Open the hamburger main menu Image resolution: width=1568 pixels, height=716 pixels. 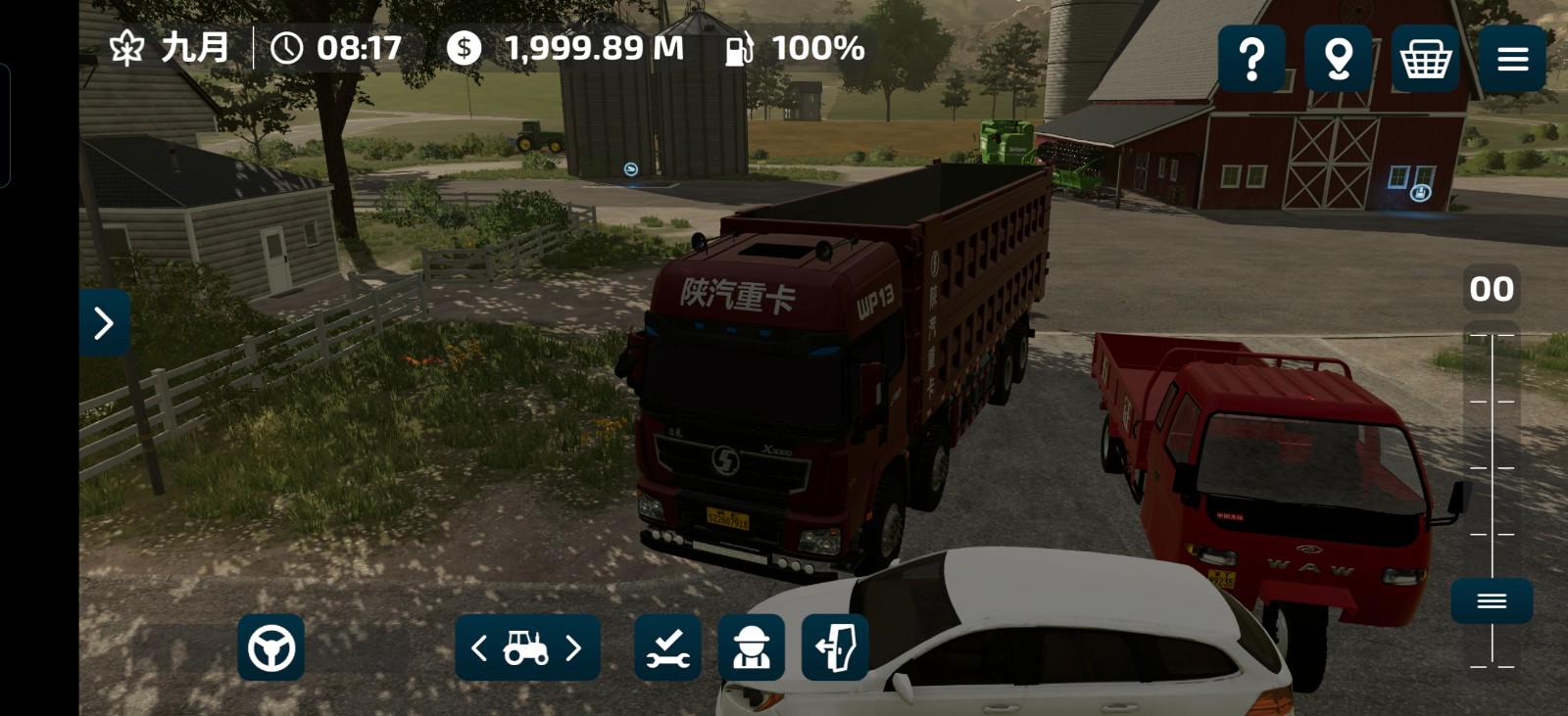(x=1512, y=59)
